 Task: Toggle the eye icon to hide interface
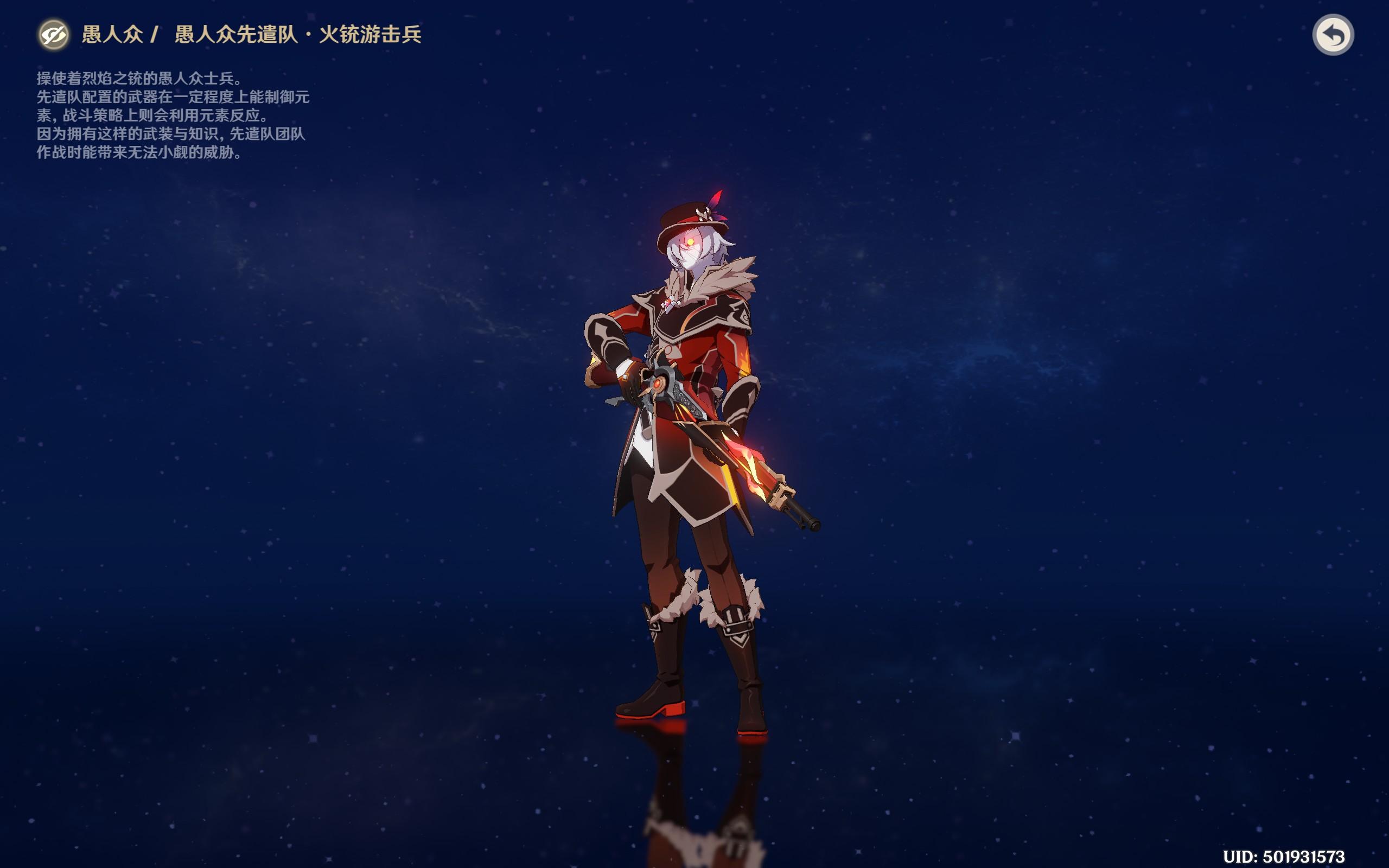pos(54,35)
